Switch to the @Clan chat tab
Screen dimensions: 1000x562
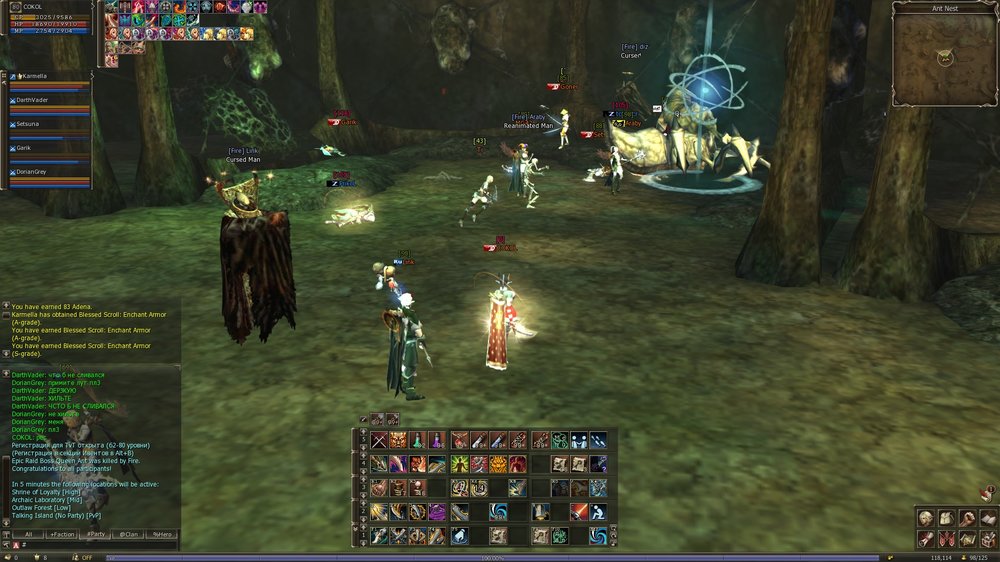click(129, 534)
